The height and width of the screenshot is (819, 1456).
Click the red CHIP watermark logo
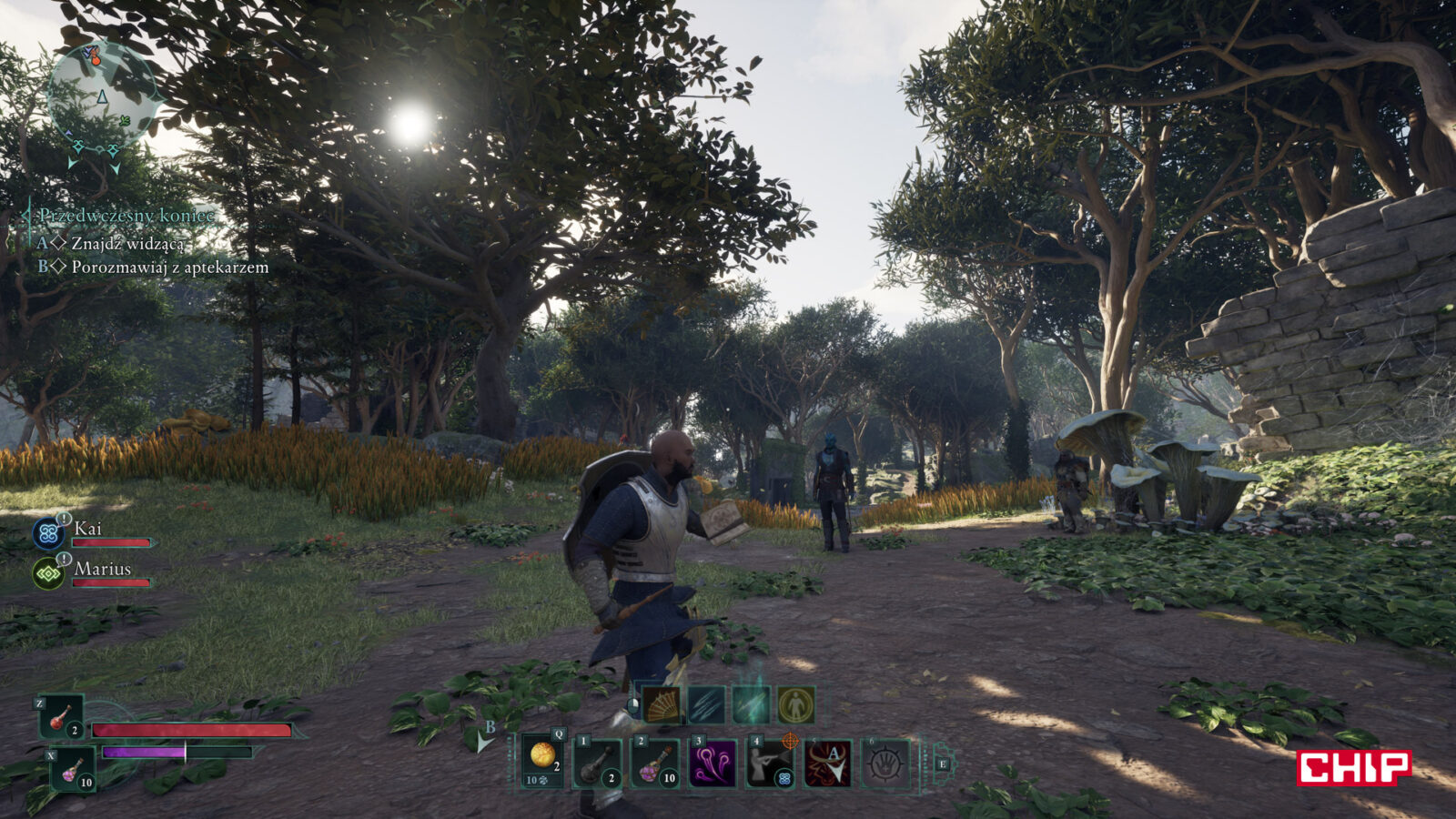[1353, 767]
